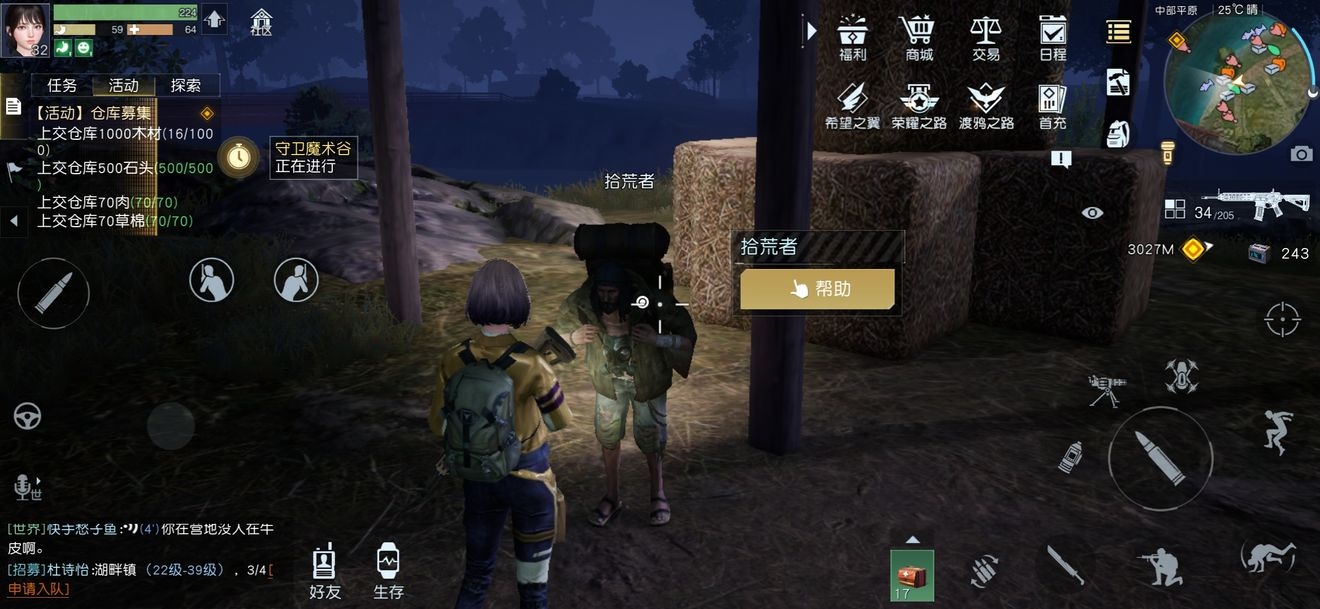Tap the 帮助 button to help the scavenger
Viewport: 1320px width, 609px height.
[817, 289]
